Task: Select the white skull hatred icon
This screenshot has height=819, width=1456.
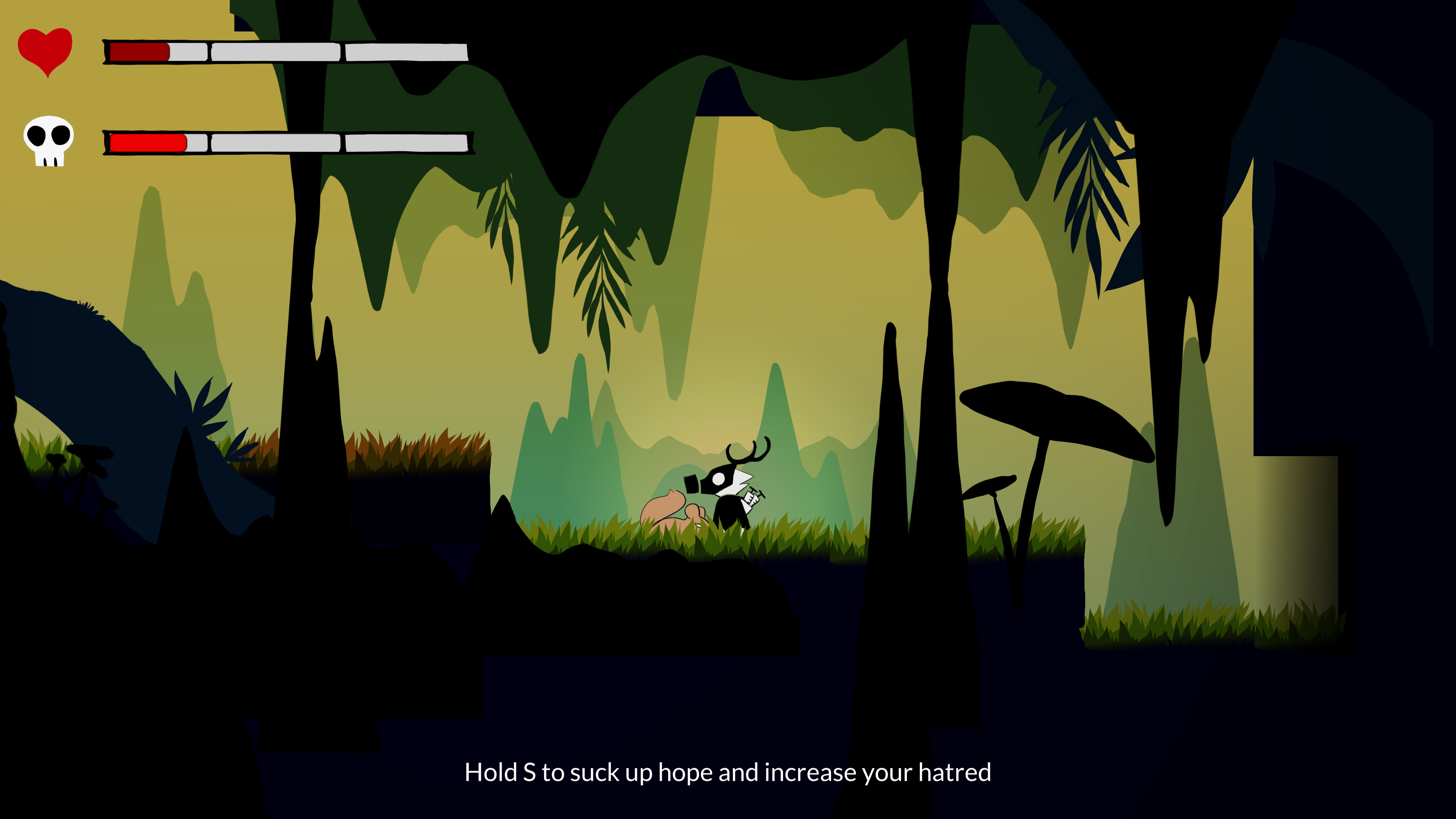Action: click(49, 140)
